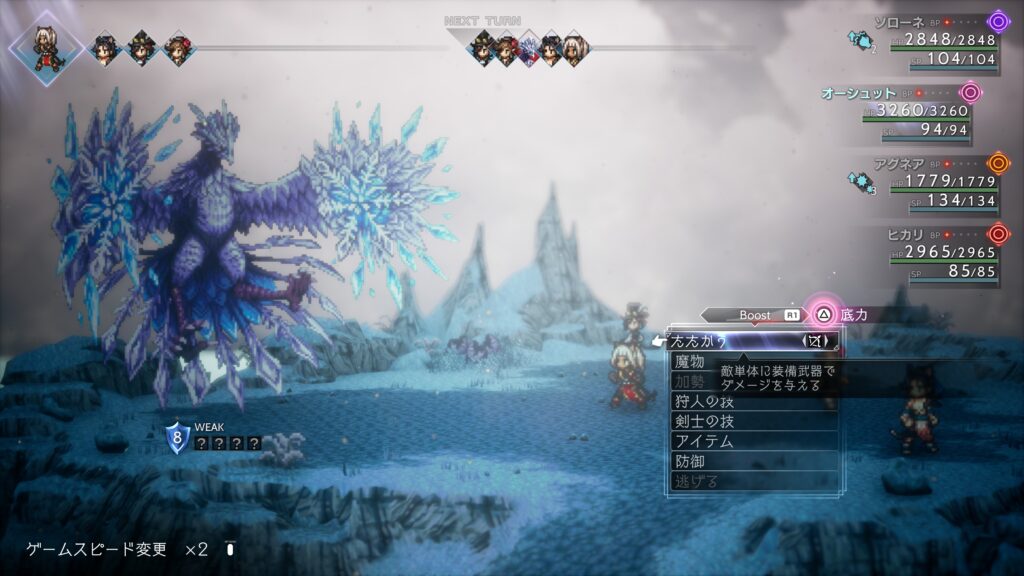The width and height of the screenshot is (1024, 576).
Task: Choose the 加勢 command
Action: 690,382
